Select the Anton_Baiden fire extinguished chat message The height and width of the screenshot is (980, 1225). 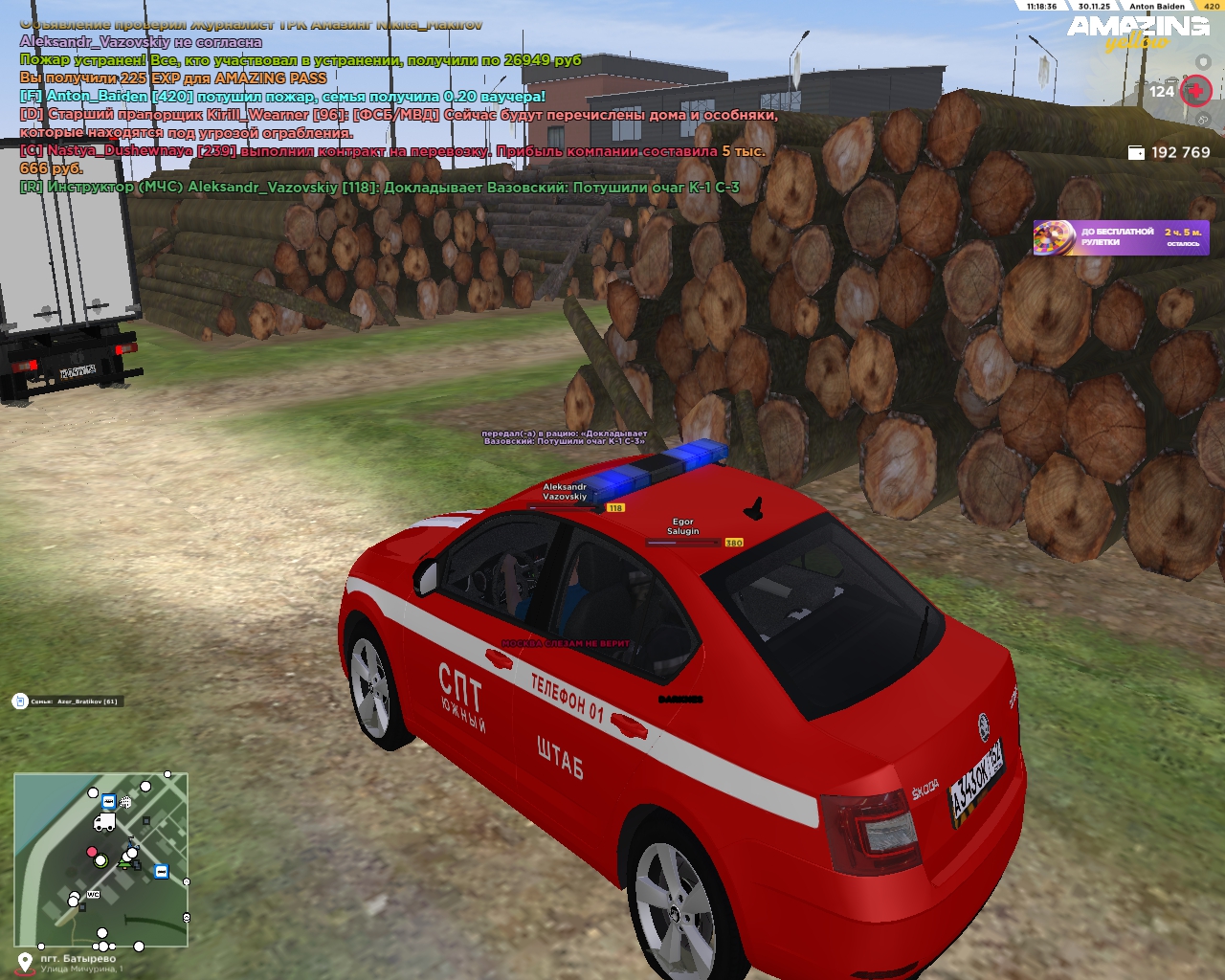pyautogui.click(x=282, y=97)
